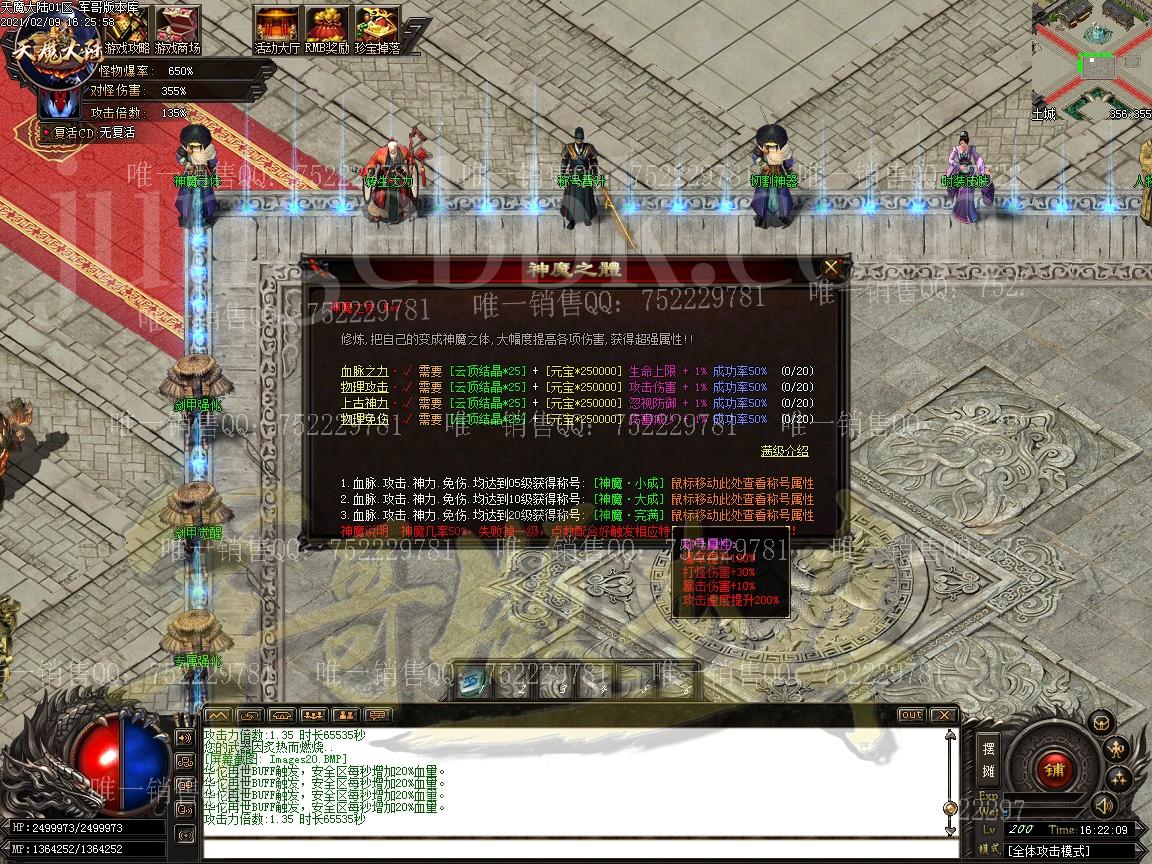This screenshot has width=1152, height=864.
Task: Choose the 上古神力 training option
Action: tap(364, 403)
